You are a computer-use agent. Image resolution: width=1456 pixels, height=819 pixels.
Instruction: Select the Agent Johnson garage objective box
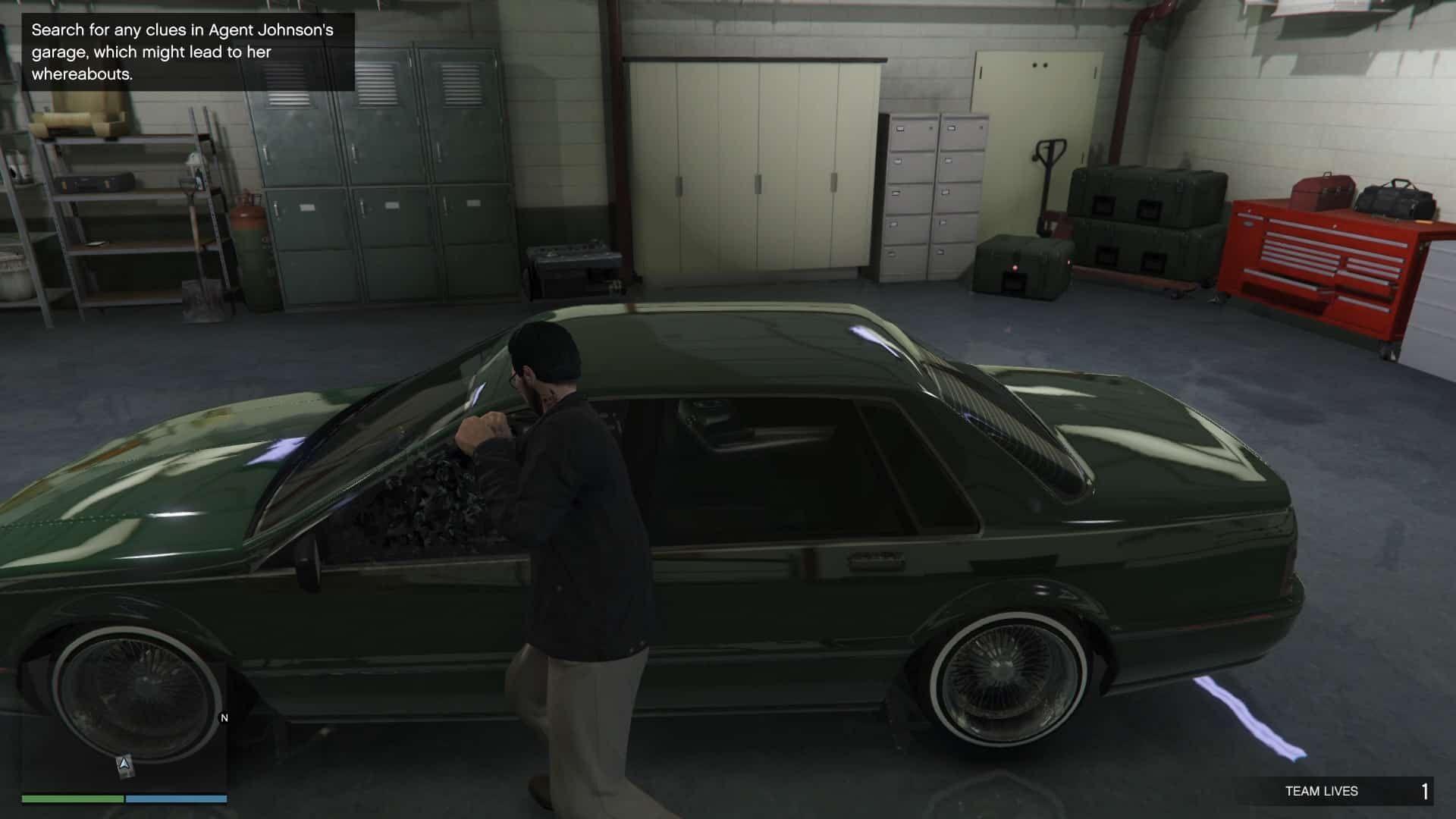coord(188,52)
